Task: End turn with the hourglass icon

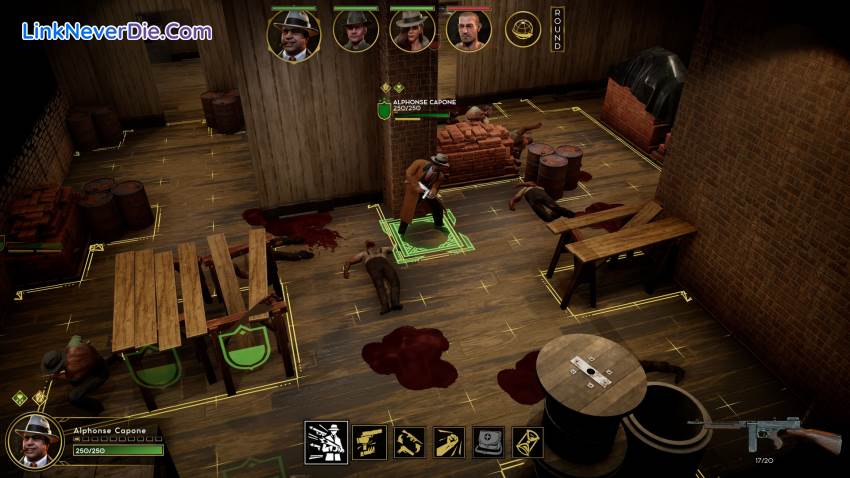Action: [526, 442]
